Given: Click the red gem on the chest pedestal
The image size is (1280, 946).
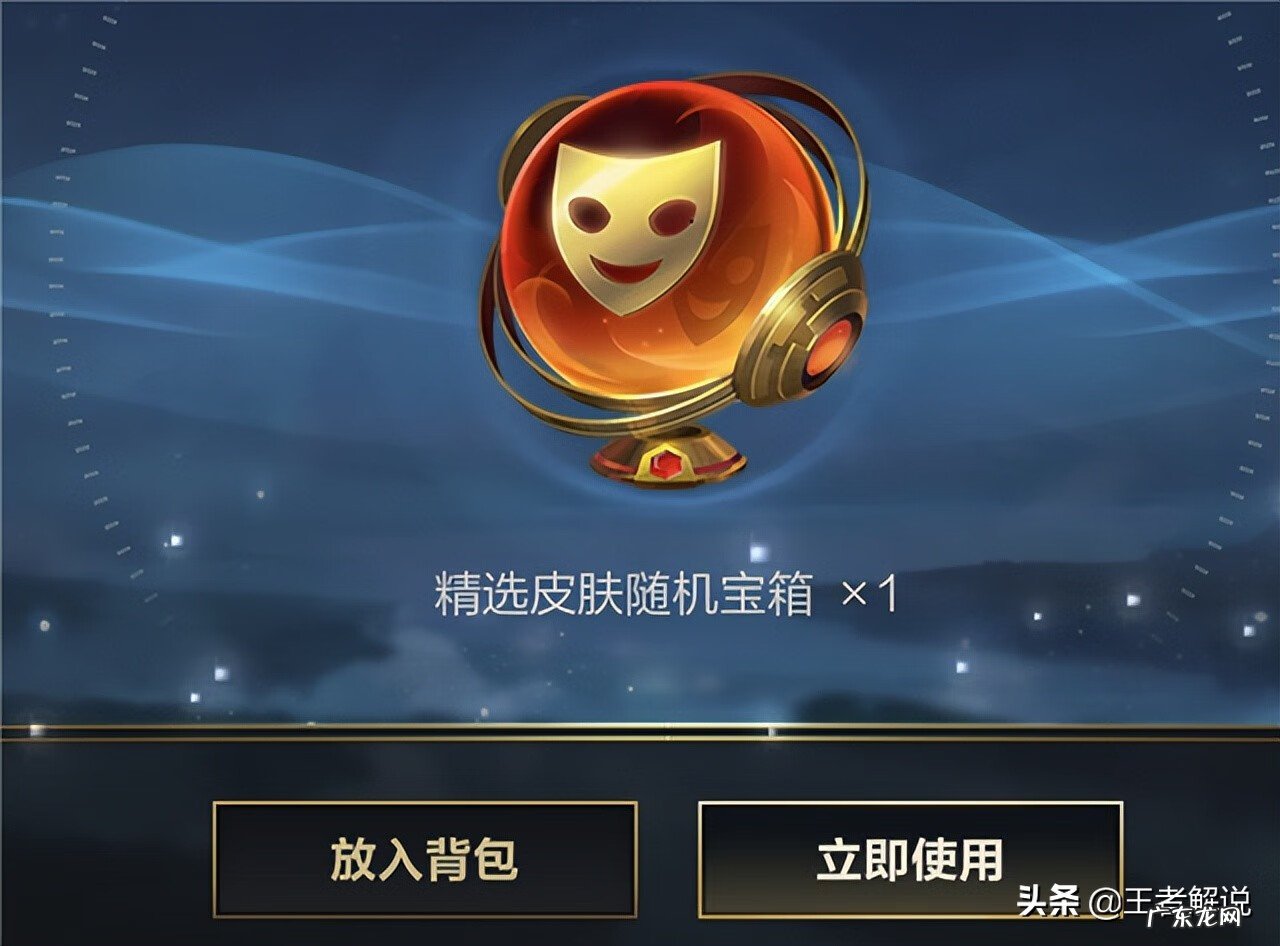Looking at the screenshot, I should click(665, 462).
